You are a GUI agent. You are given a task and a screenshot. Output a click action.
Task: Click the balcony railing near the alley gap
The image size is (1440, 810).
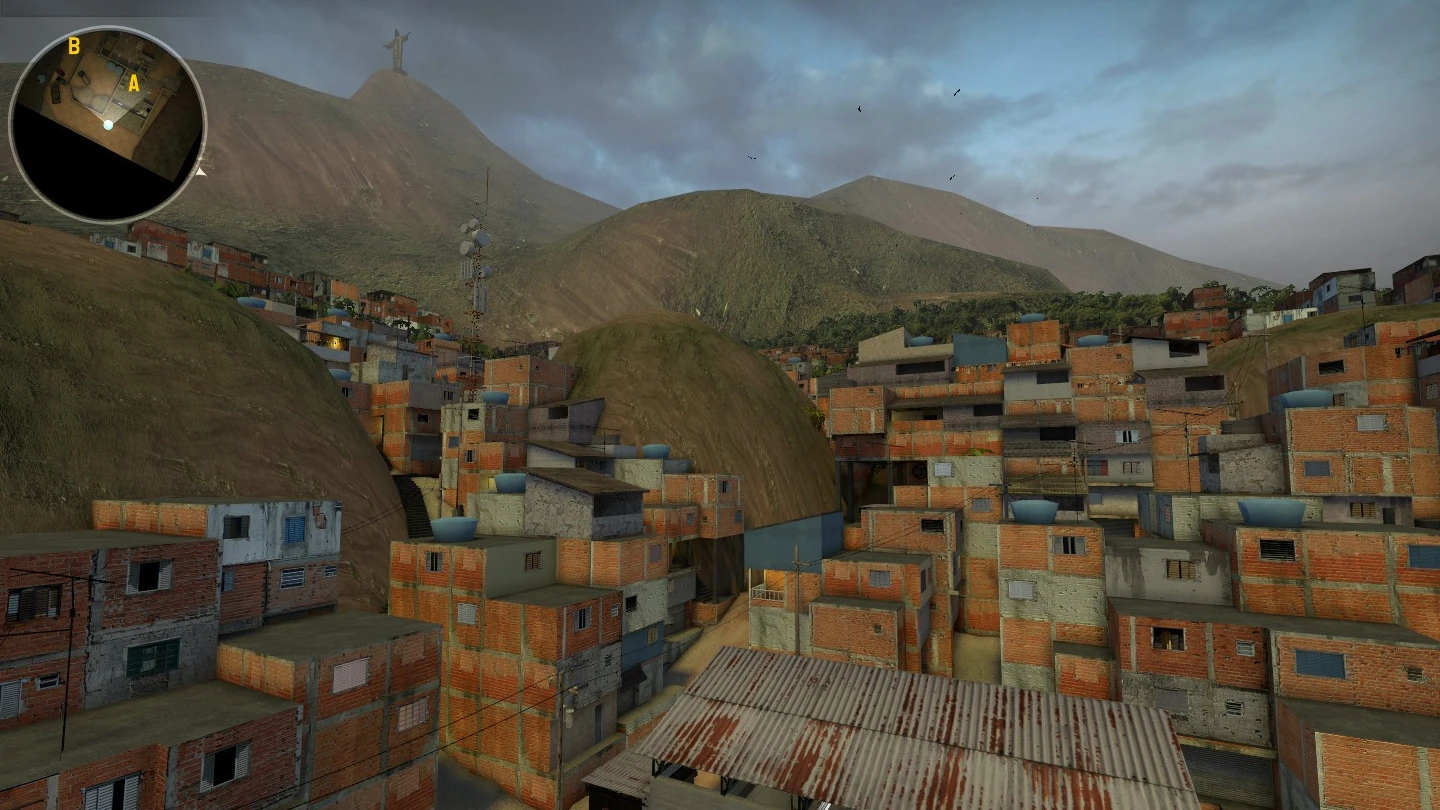[x=767, y=594]
